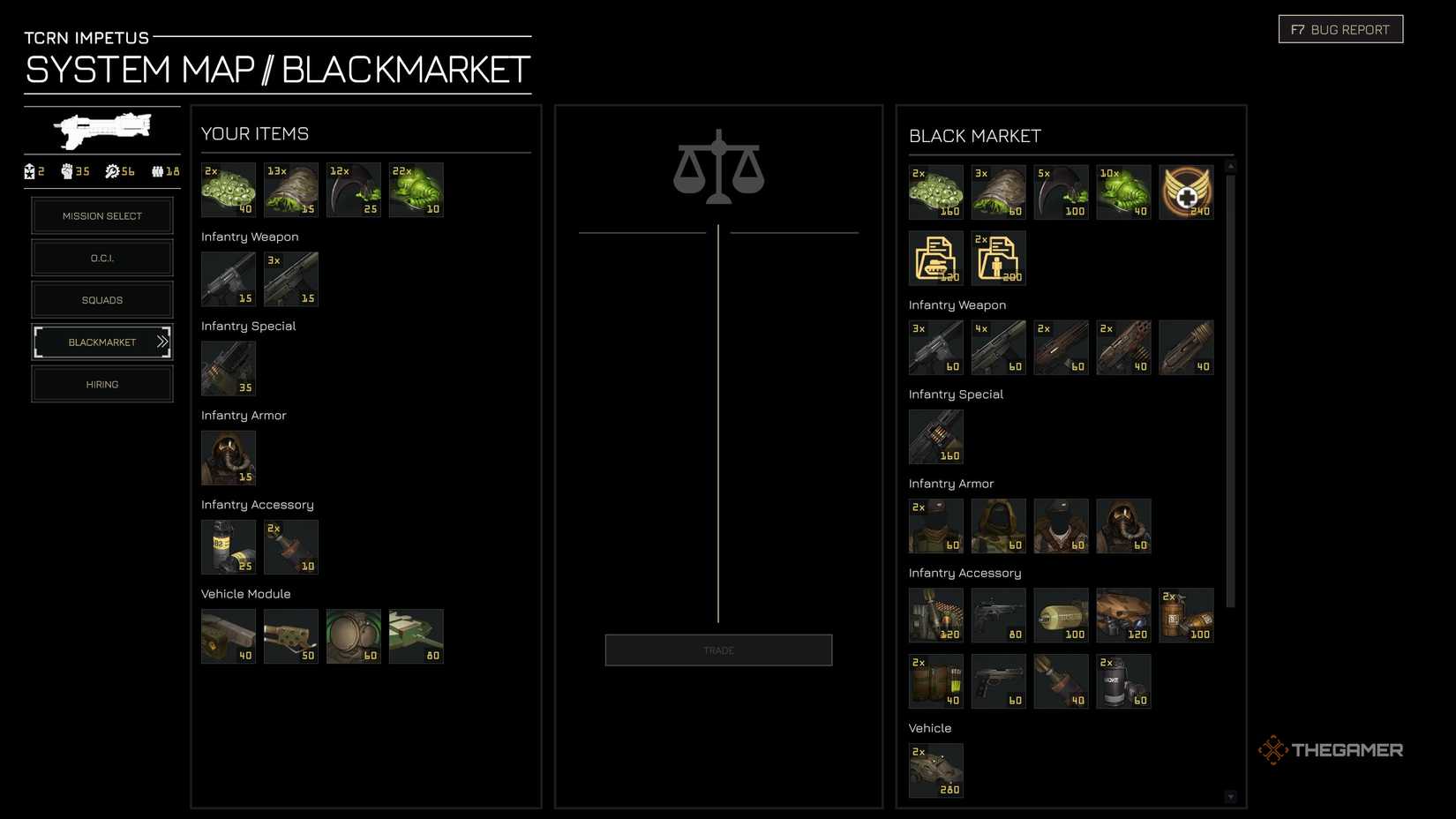The height and width of the screenshot is (819, 1456).
Task: Select your battery canister accessory priced 25
Action: click(x=228, y=546)
